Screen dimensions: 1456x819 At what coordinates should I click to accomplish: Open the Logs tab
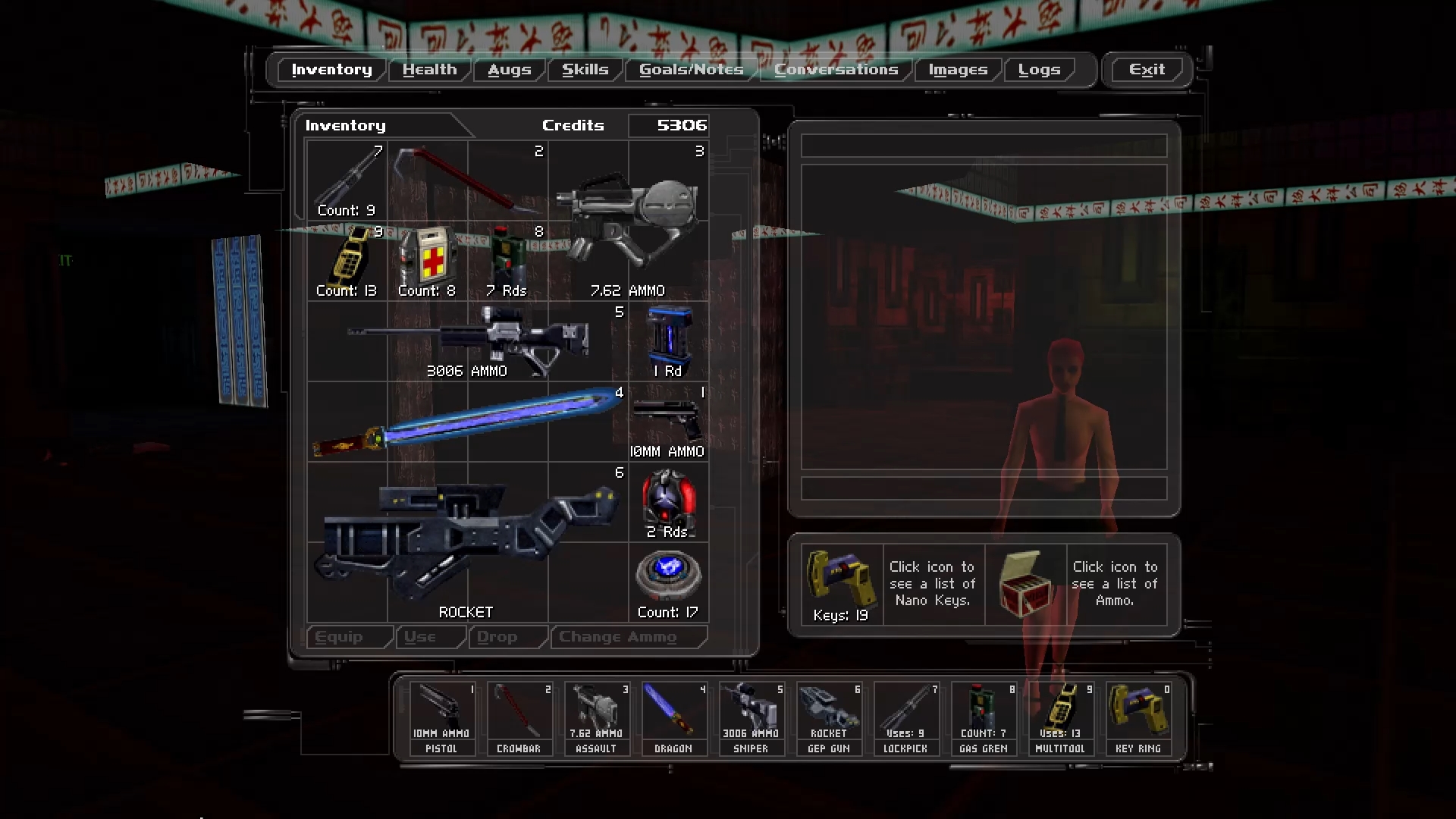coord(1039,70)
